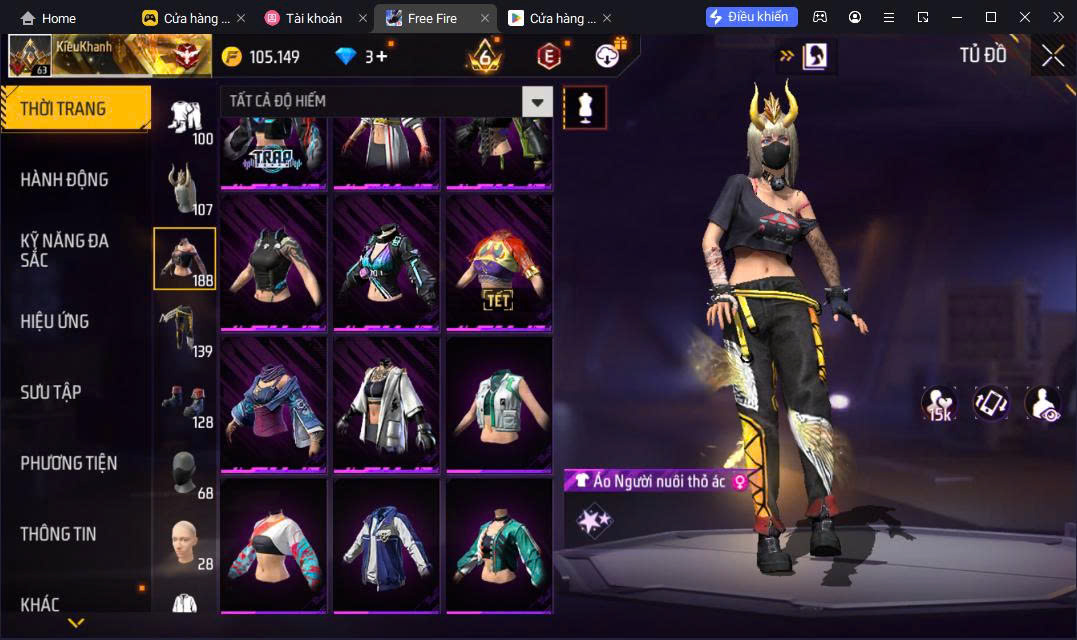Open the gold coin balance 105.149
Viewport: 1077px width, 640px height.
[x=262, y=57]
